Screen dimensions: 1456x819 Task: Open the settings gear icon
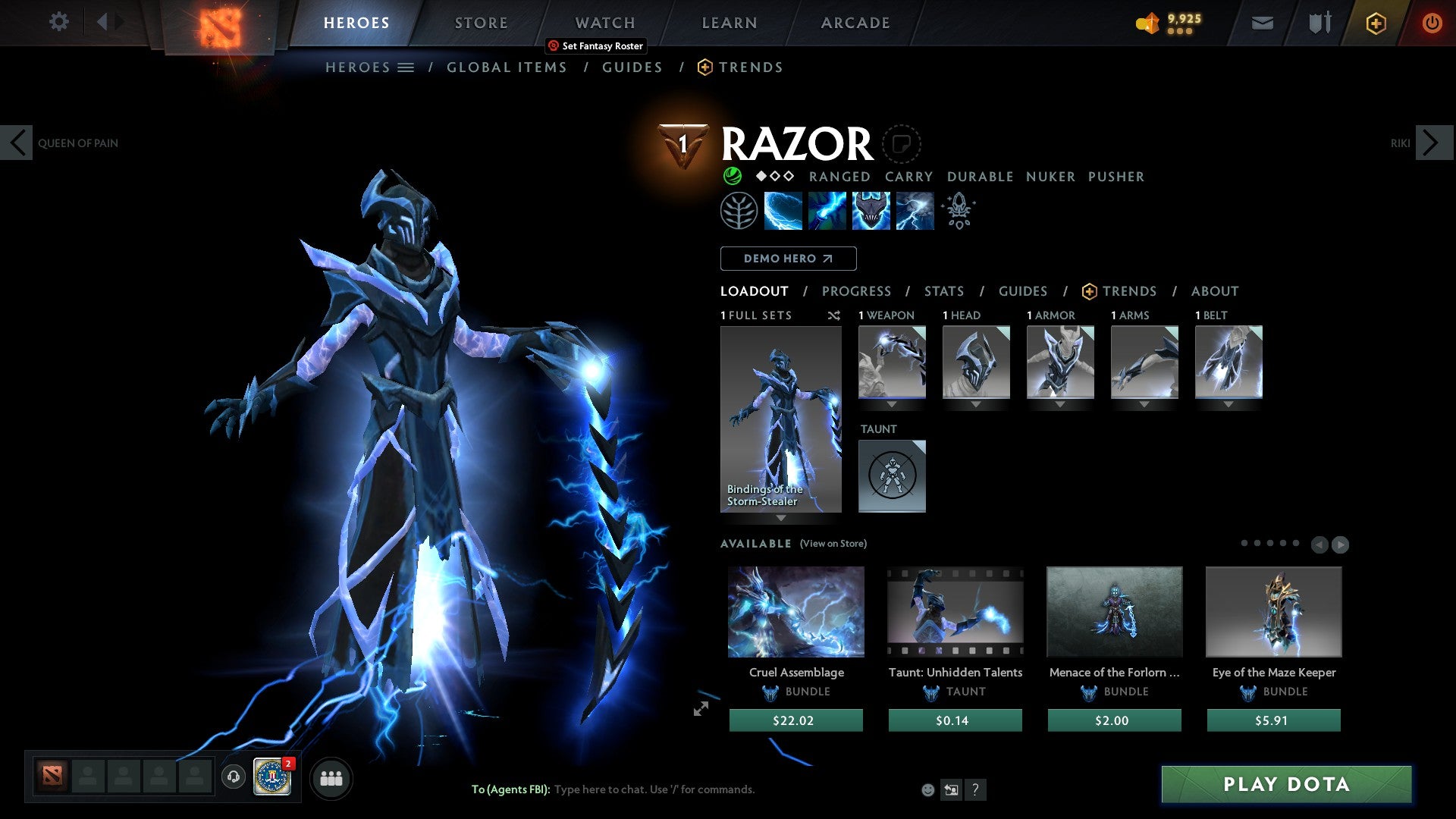tap(58, 22)
